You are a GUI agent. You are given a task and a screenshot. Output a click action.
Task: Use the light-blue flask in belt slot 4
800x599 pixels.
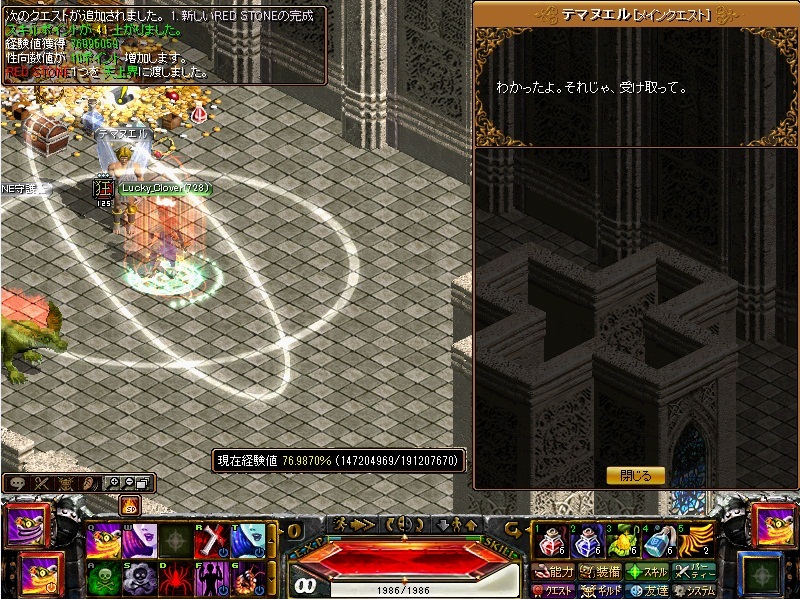coord(659,541)
